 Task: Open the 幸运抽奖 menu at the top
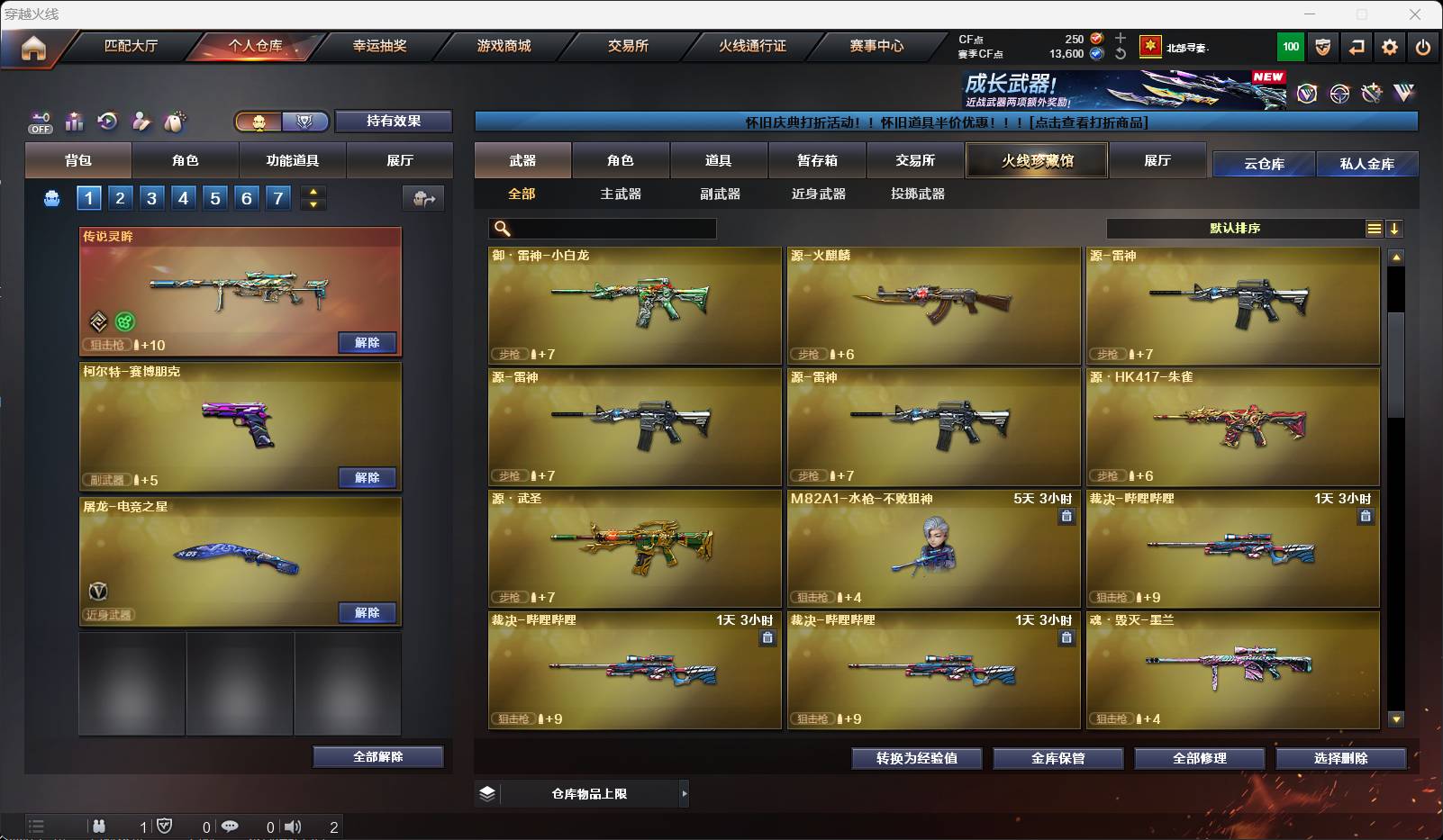point(382,46)
